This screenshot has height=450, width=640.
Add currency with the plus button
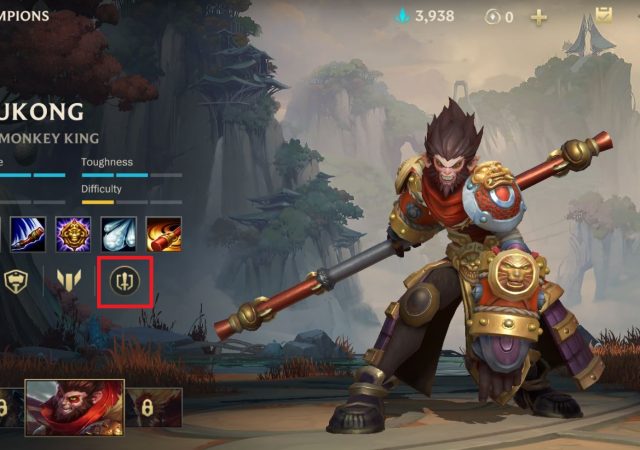point(539,16)
